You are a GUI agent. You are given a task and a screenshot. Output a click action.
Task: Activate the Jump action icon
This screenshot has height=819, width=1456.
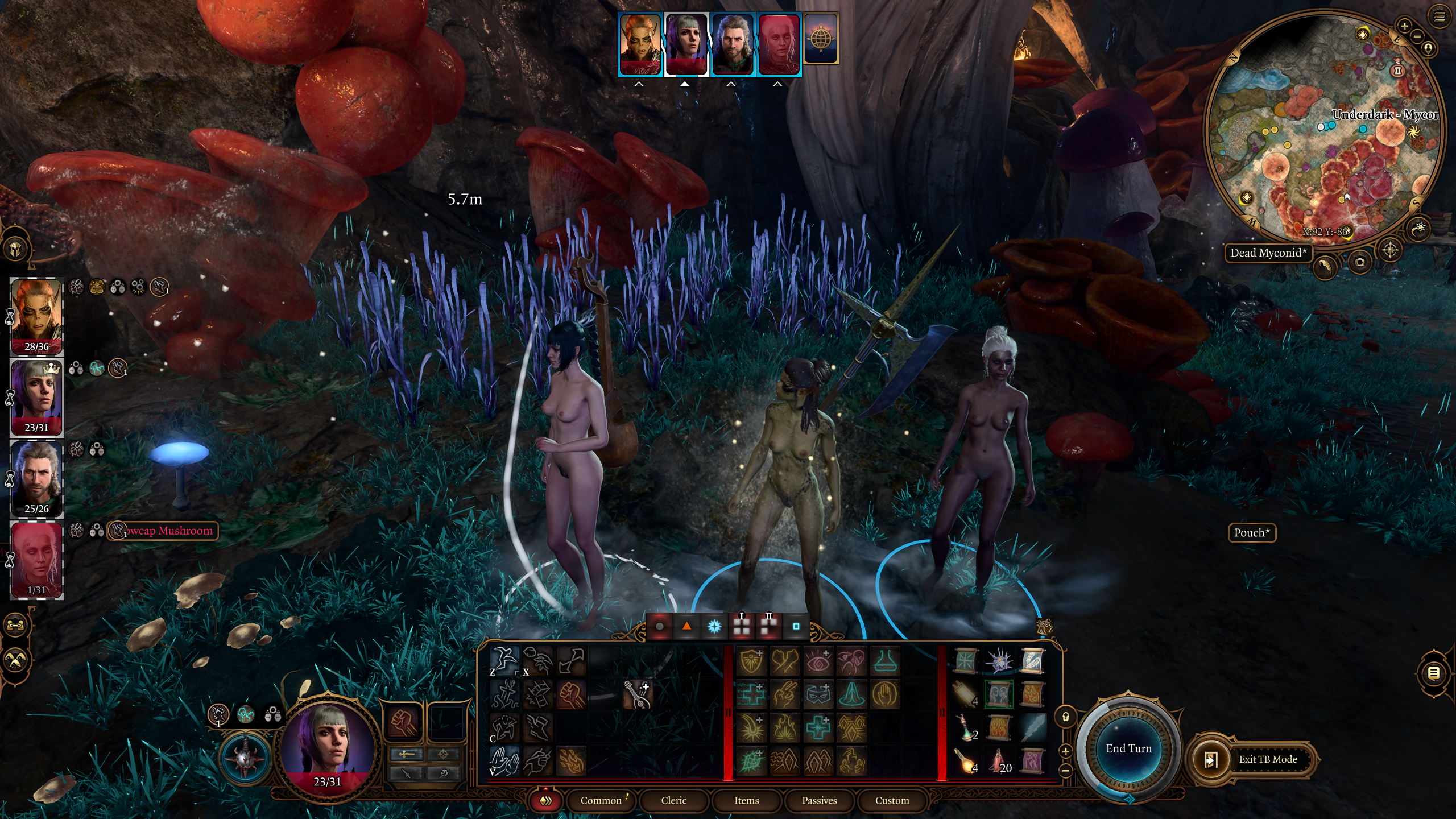(x=504, y=661)
